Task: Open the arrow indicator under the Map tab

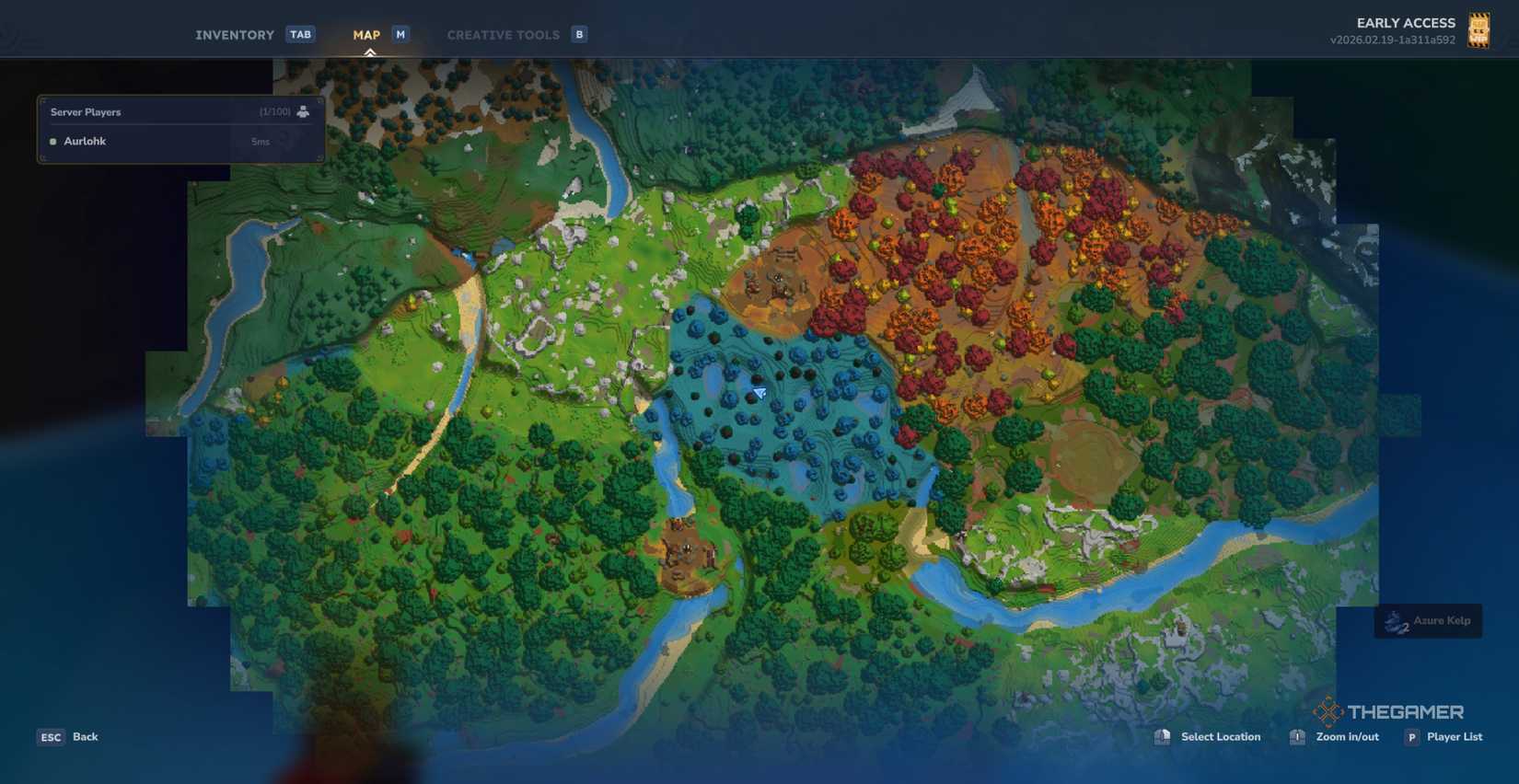Action: (371, 51)
